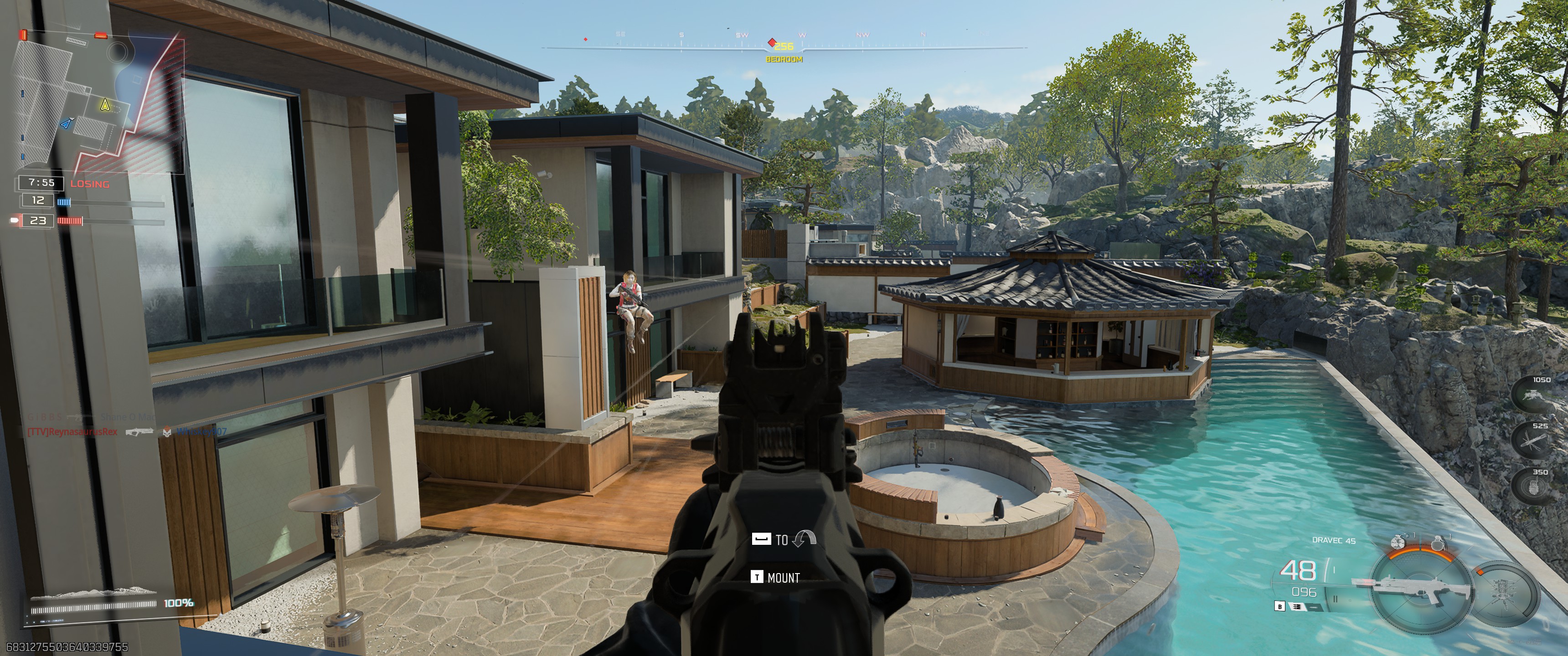The image size is (1568, 656).
Task: Click the 350-cost killstreak icon
Action: point(1534,485)
